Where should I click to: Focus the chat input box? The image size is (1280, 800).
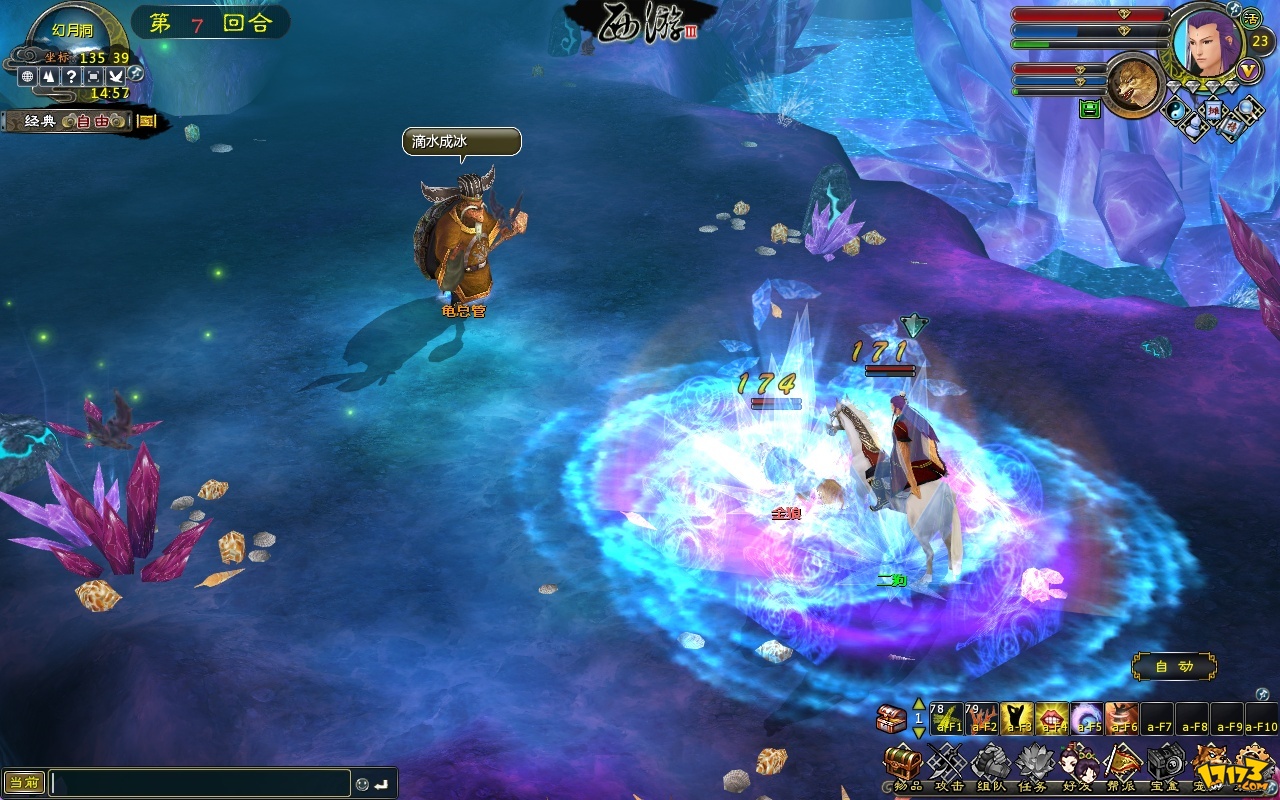(x=200, y=783)
